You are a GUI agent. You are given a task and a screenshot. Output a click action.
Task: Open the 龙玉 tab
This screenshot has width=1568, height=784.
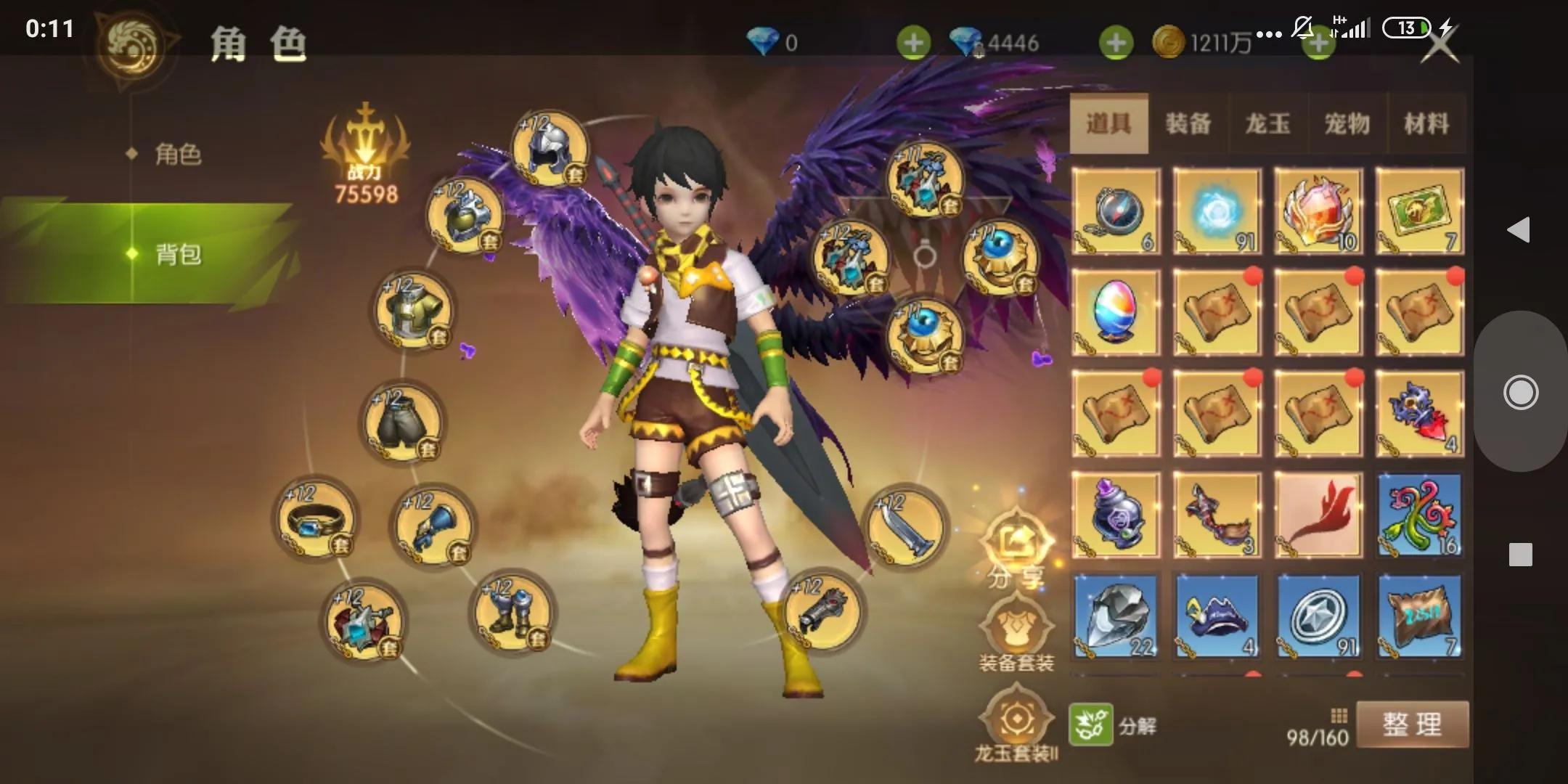[1267, 123]
